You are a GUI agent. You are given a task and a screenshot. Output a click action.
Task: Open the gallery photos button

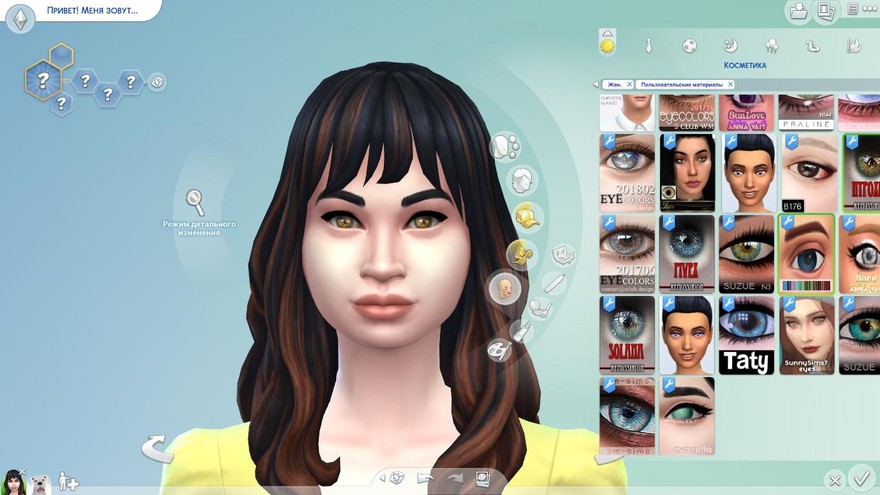[826, 11]
